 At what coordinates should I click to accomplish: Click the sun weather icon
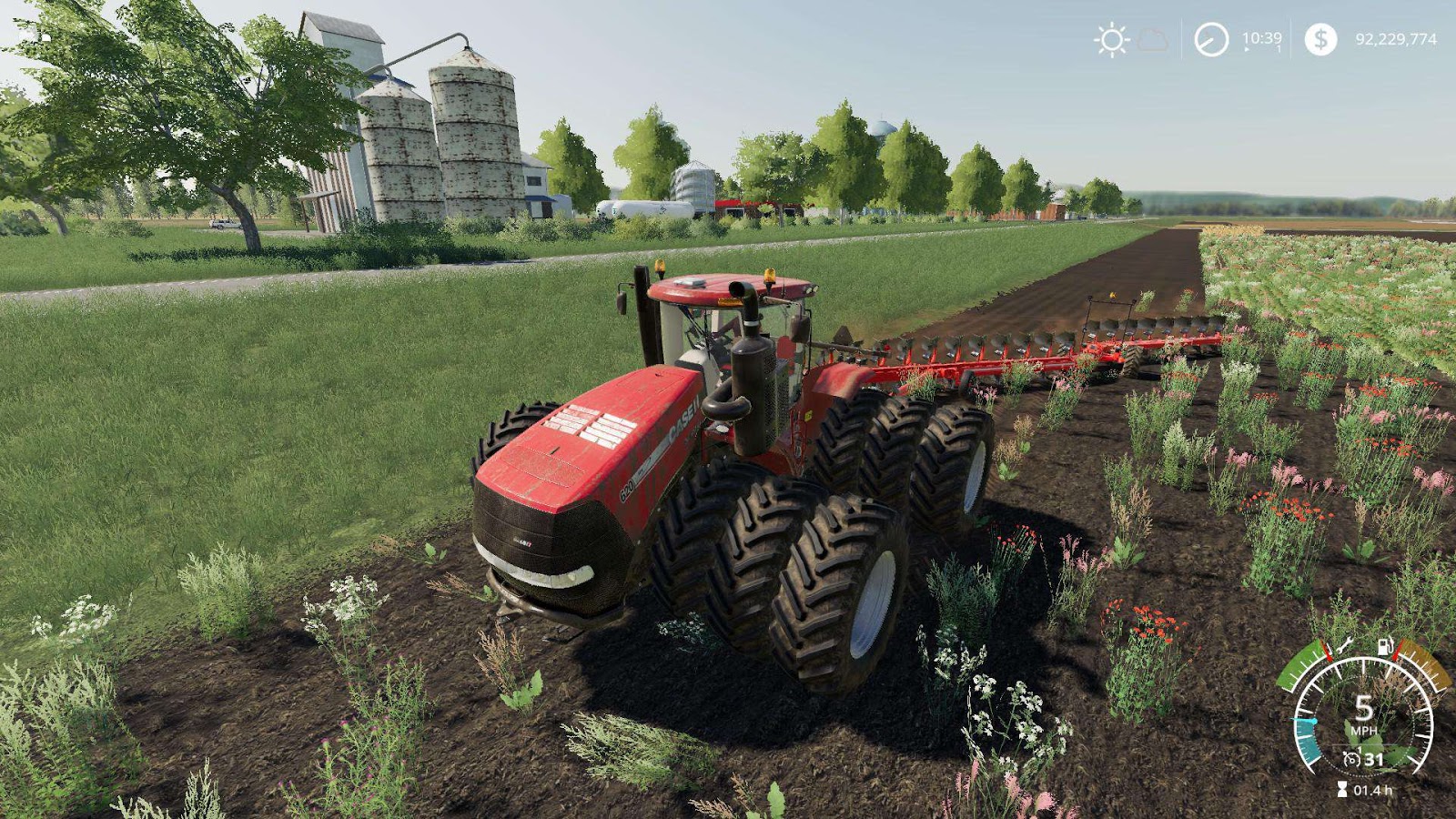tap(1112, 38)
